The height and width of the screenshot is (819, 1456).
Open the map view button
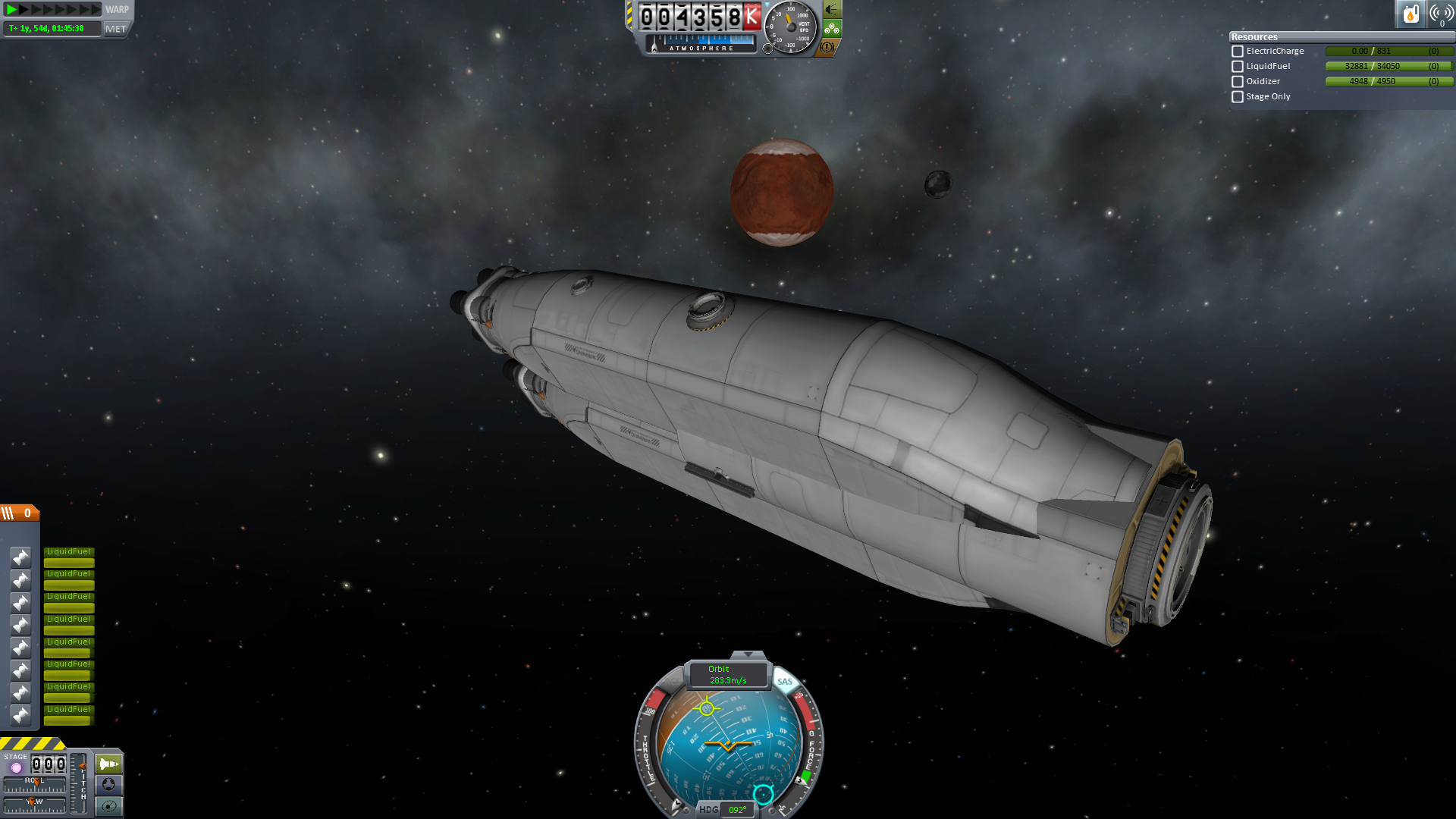click(x=109, y=805)
